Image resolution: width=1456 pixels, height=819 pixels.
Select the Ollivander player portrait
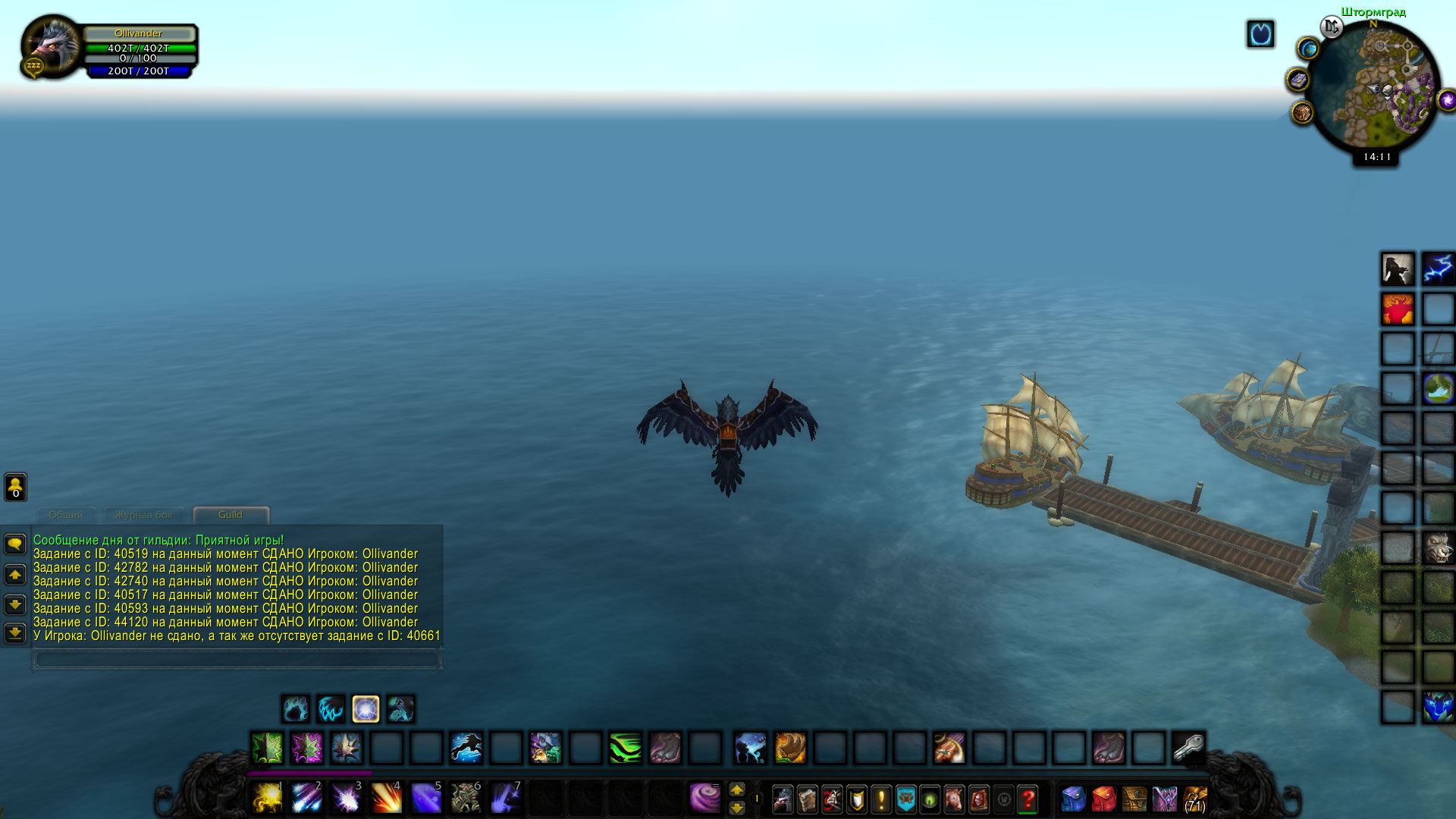point(52,45)
